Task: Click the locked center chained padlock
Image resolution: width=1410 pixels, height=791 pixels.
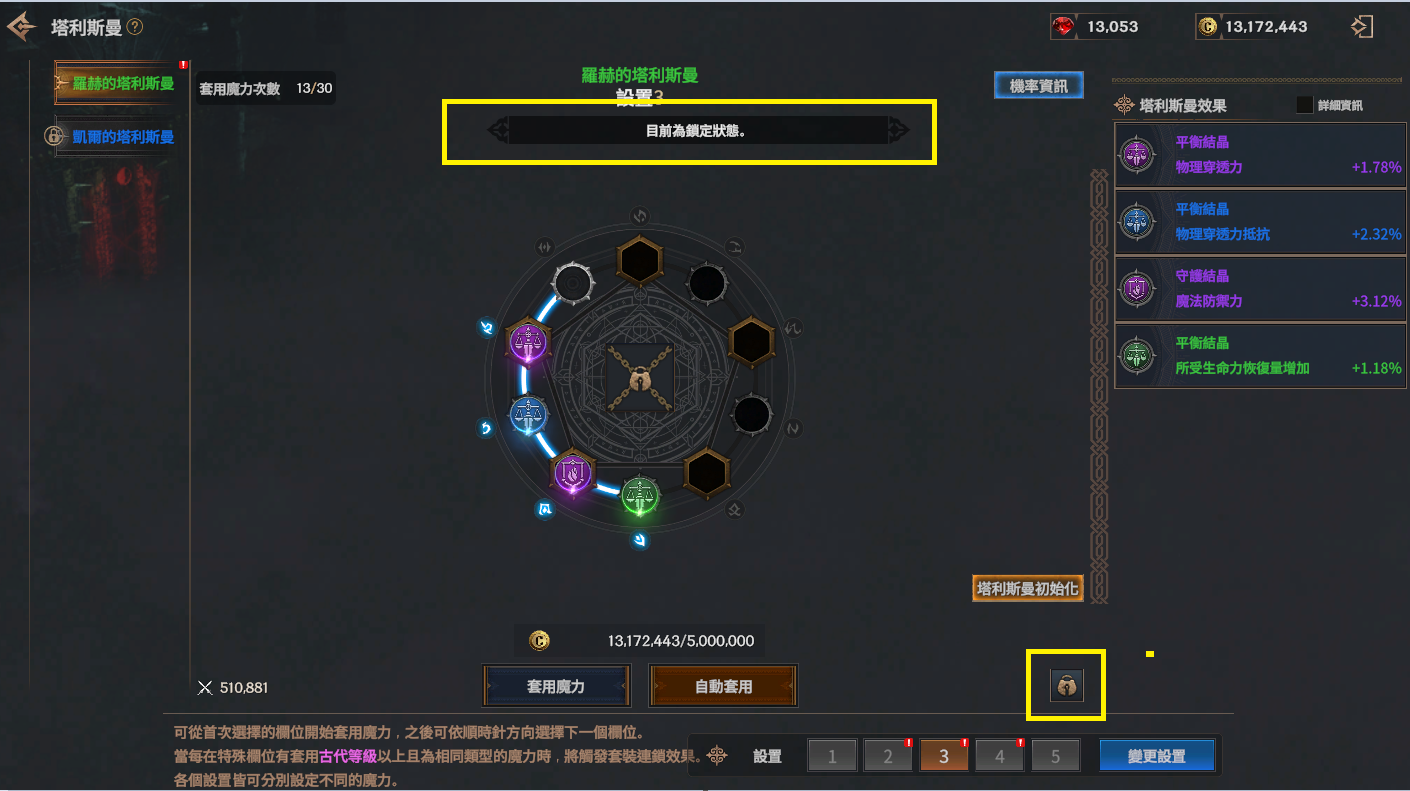Action: click(x=638, y=381)
